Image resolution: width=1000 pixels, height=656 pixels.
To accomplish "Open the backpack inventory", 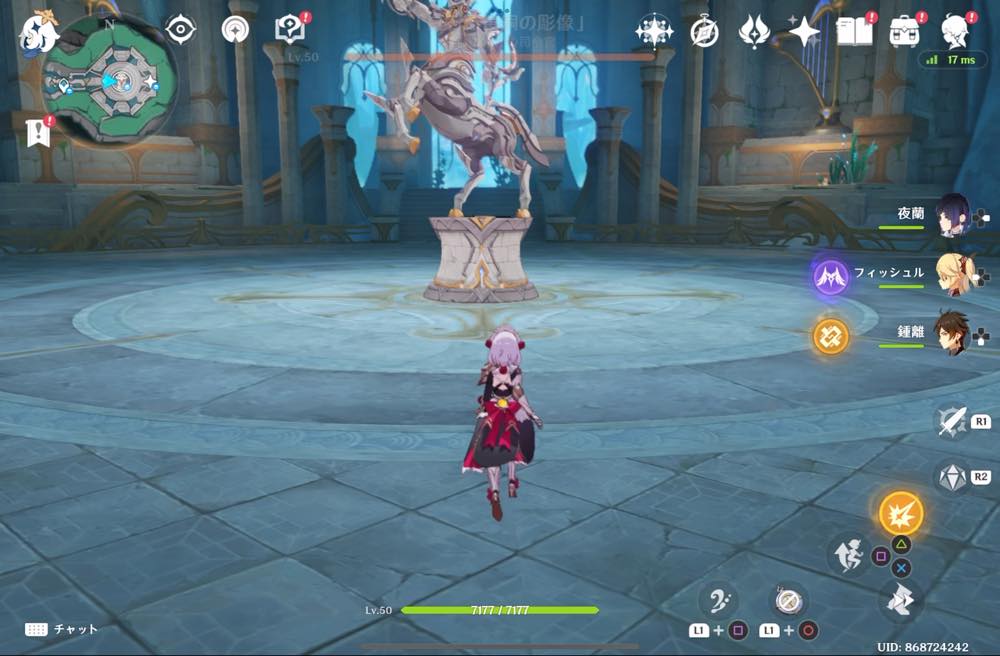I will click(x=906, y=32).
